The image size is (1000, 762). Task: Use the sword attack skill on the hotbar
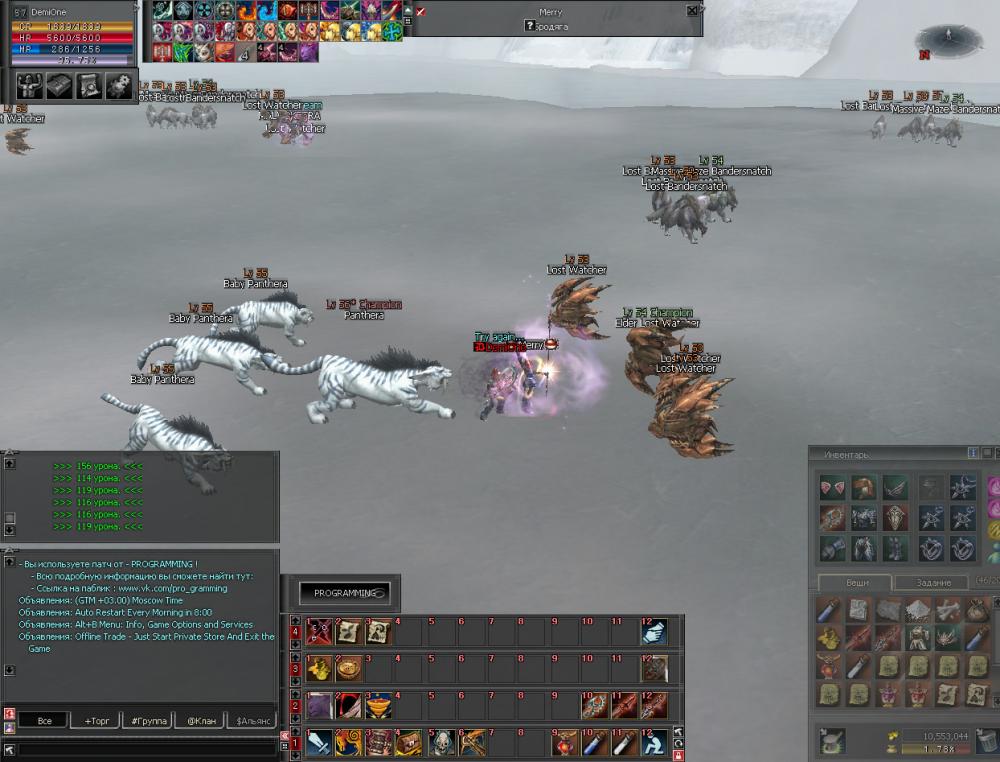[319, 743]
